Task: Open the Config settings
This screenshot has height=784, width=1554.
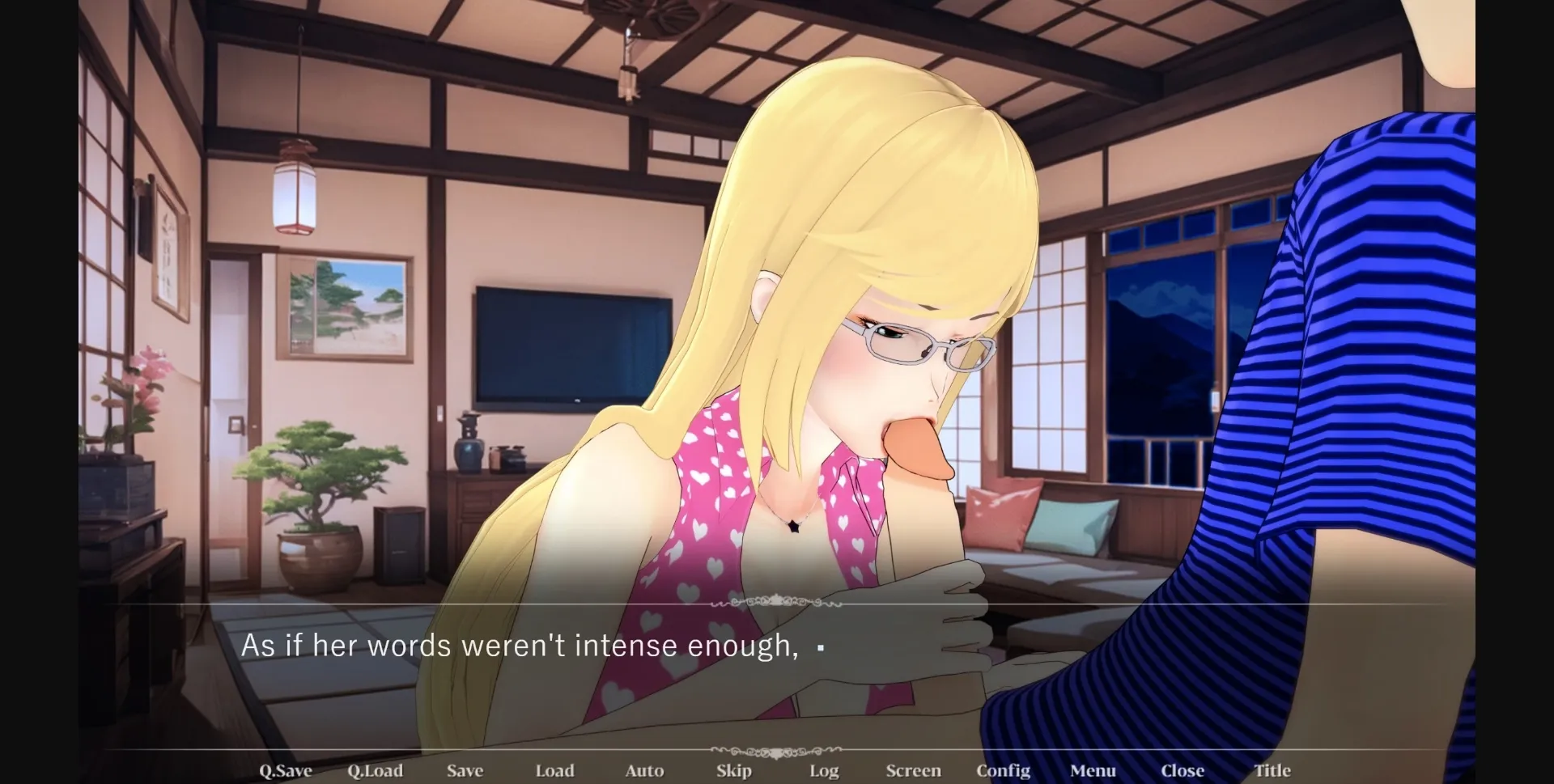Action: click(x=1004, y=770)
